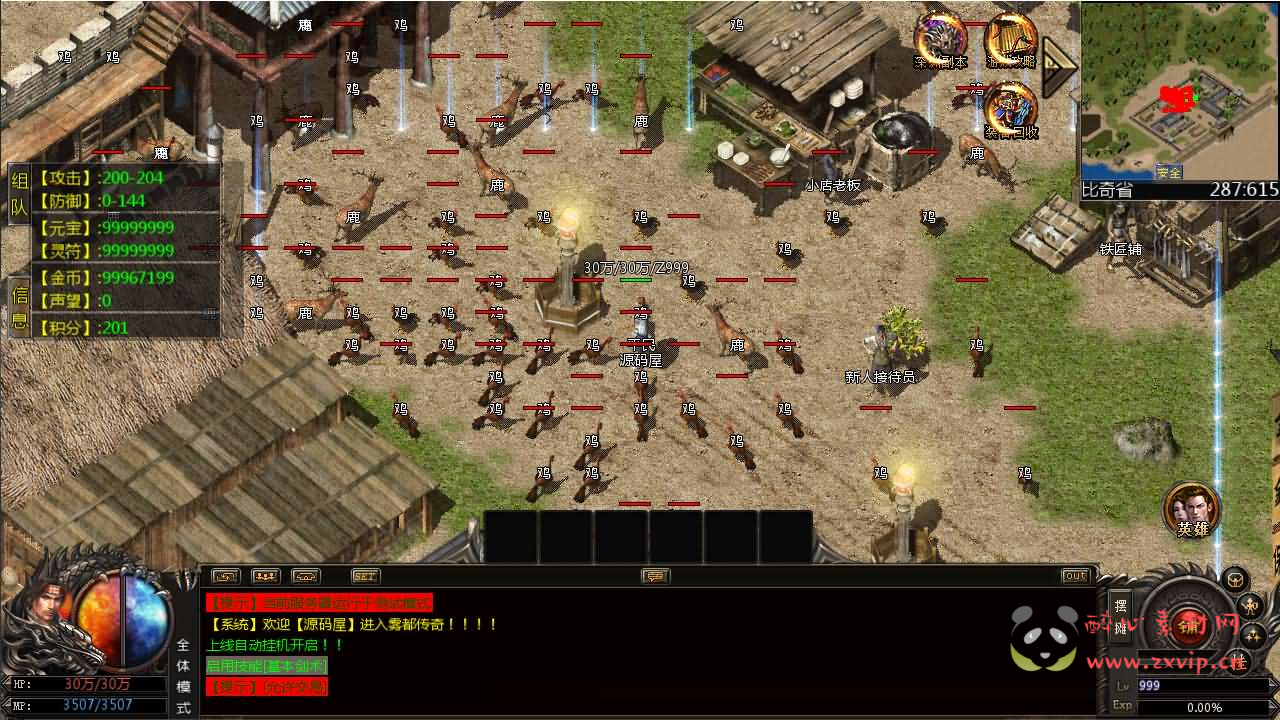Open the 英雄 hero portrait button
1280x720 pixels.
coord(1192,509)
